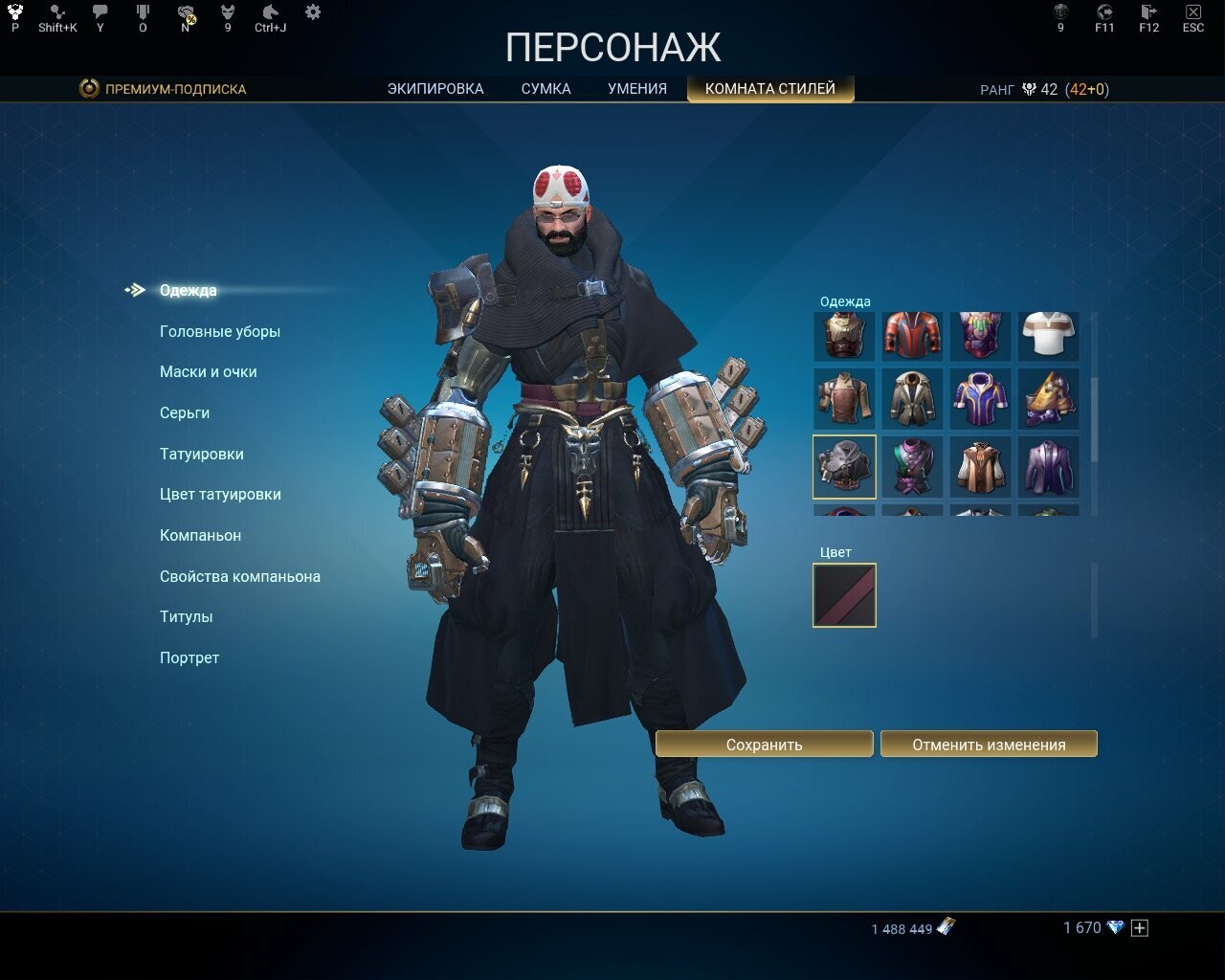The image size is (1225, 980).
Task: Open the character panel with P icon
Action: (x=13, y=12)
